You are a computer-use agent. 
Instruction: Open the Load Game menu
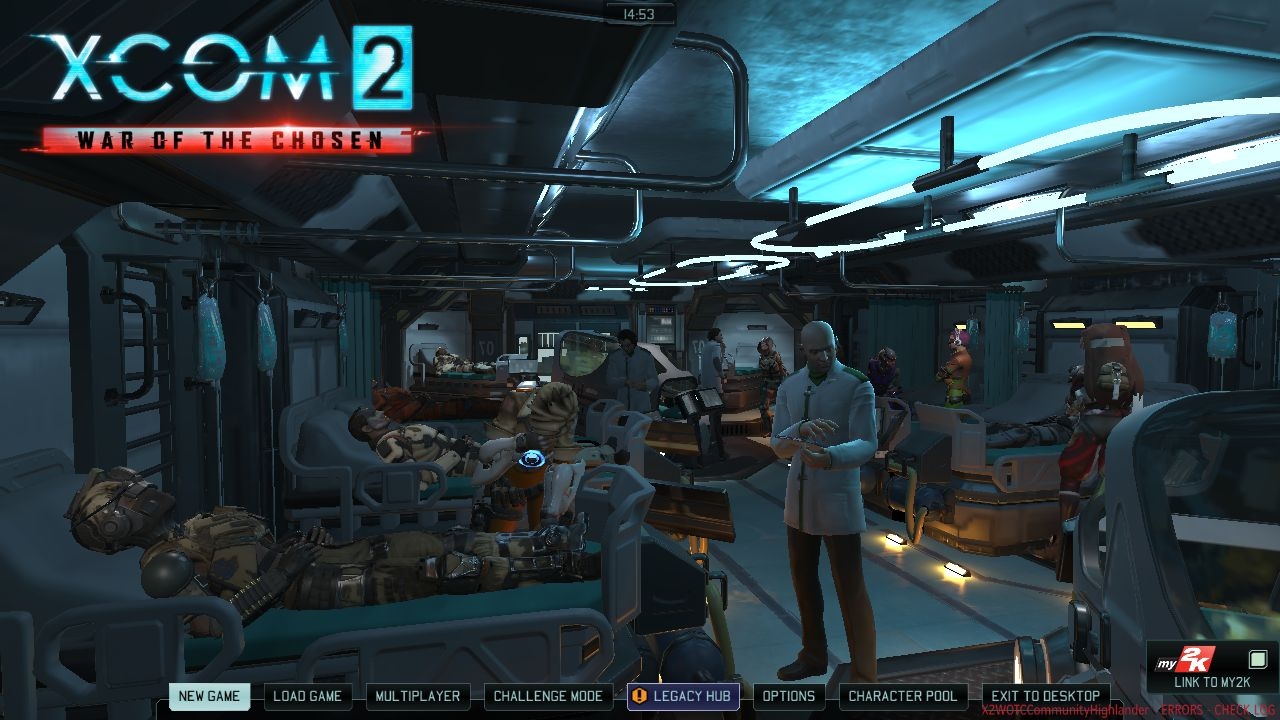point(308,696)
